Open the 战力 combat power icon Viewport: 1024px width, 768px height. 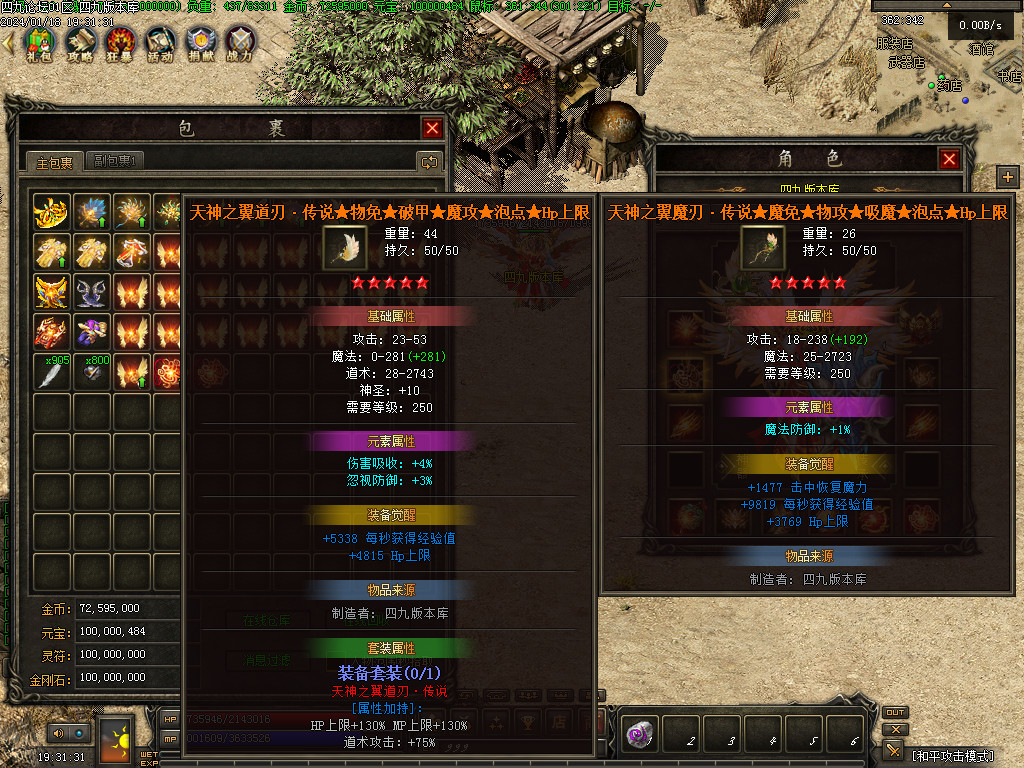pos(240,43)
